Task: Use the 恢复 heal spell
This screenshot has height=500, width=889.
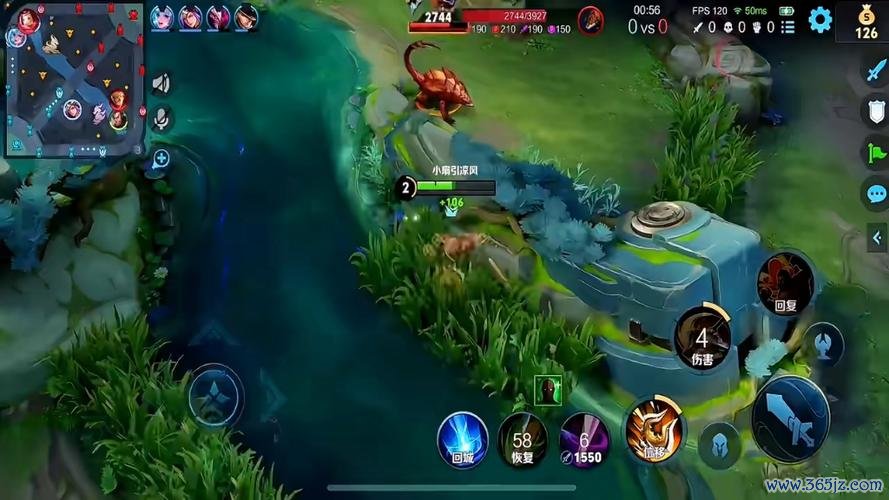Action: tap(522, 440)
